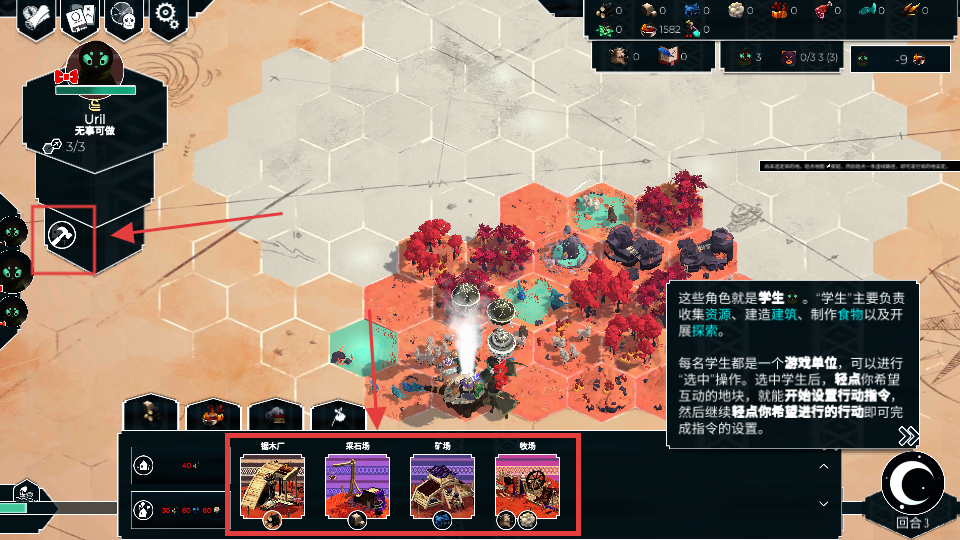Switch to the cloud chest category tab
The height and width of the screenshot is (540, 960).
point(275,413)
